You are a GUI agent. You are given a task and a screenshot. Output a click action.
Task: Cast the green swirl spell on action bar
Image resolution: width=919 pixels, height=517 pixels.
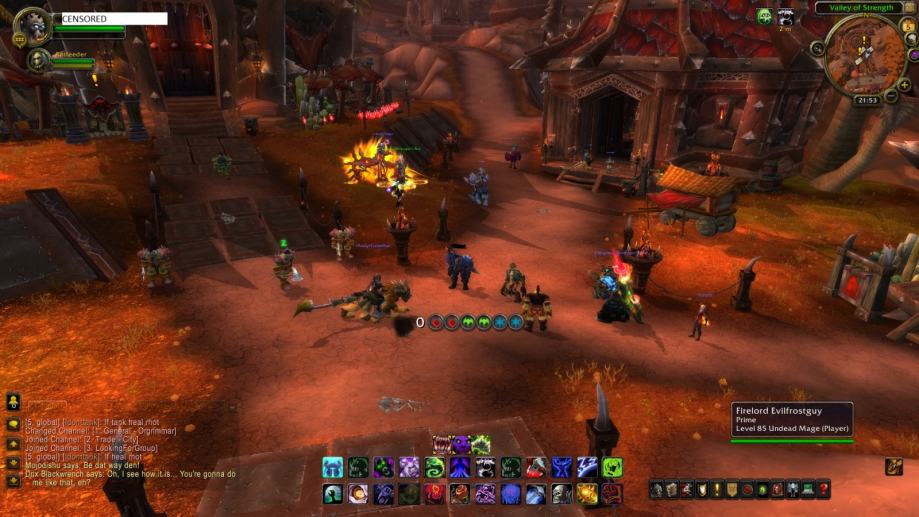434,467
